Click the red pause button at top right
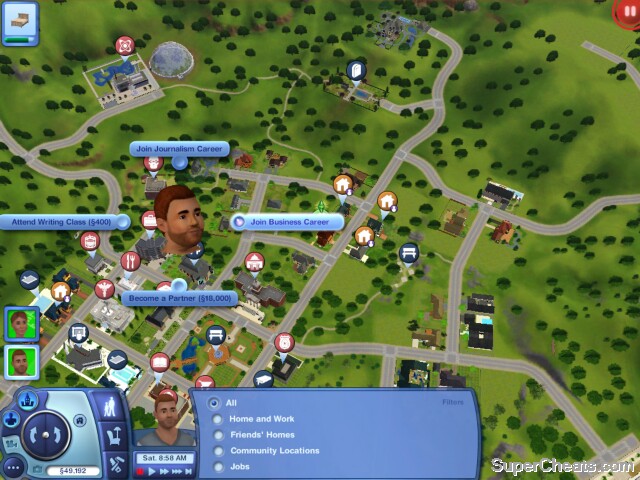The image size is (640, 480). click(x=627, y=10)
